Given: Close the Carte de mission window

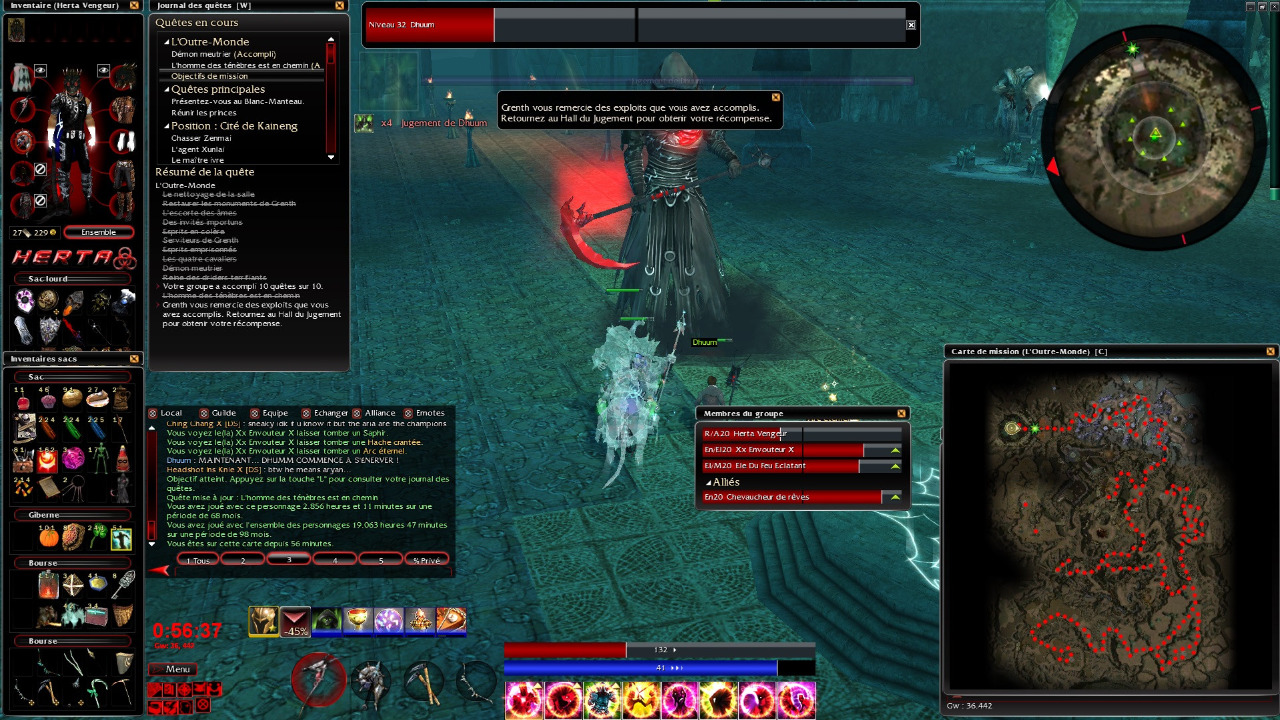Looking at the screenshot, I should coord(1270,351).
